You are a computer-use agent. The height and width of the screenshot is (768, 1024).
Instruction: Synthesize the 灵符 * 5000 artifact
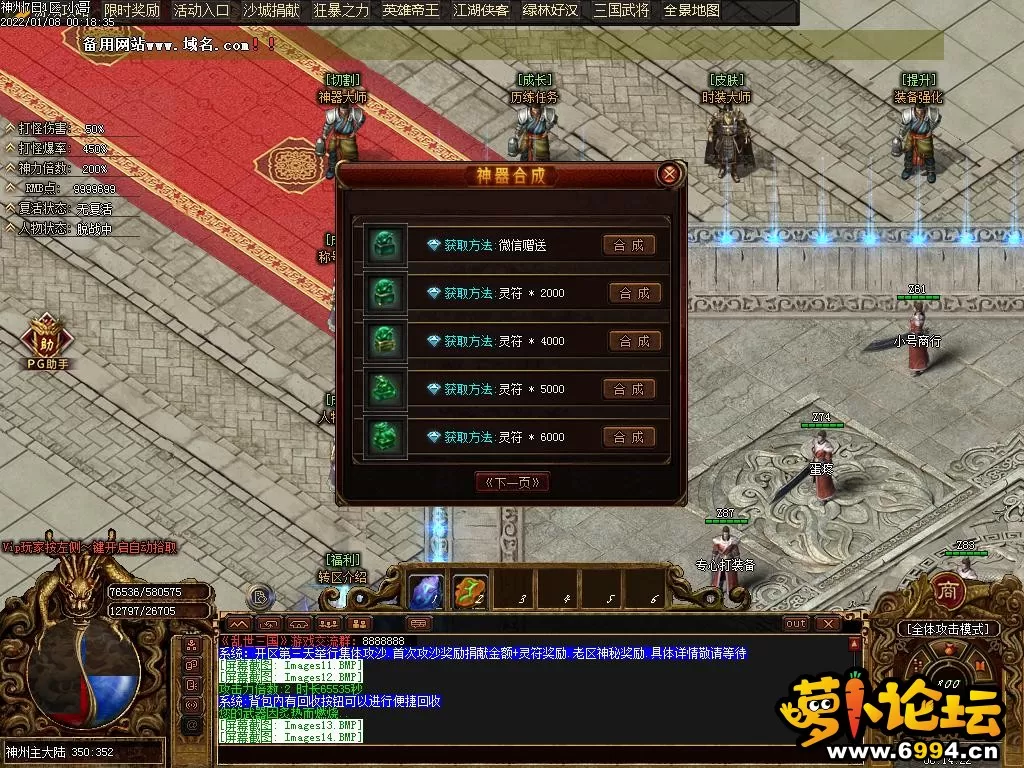click(629, 389)
